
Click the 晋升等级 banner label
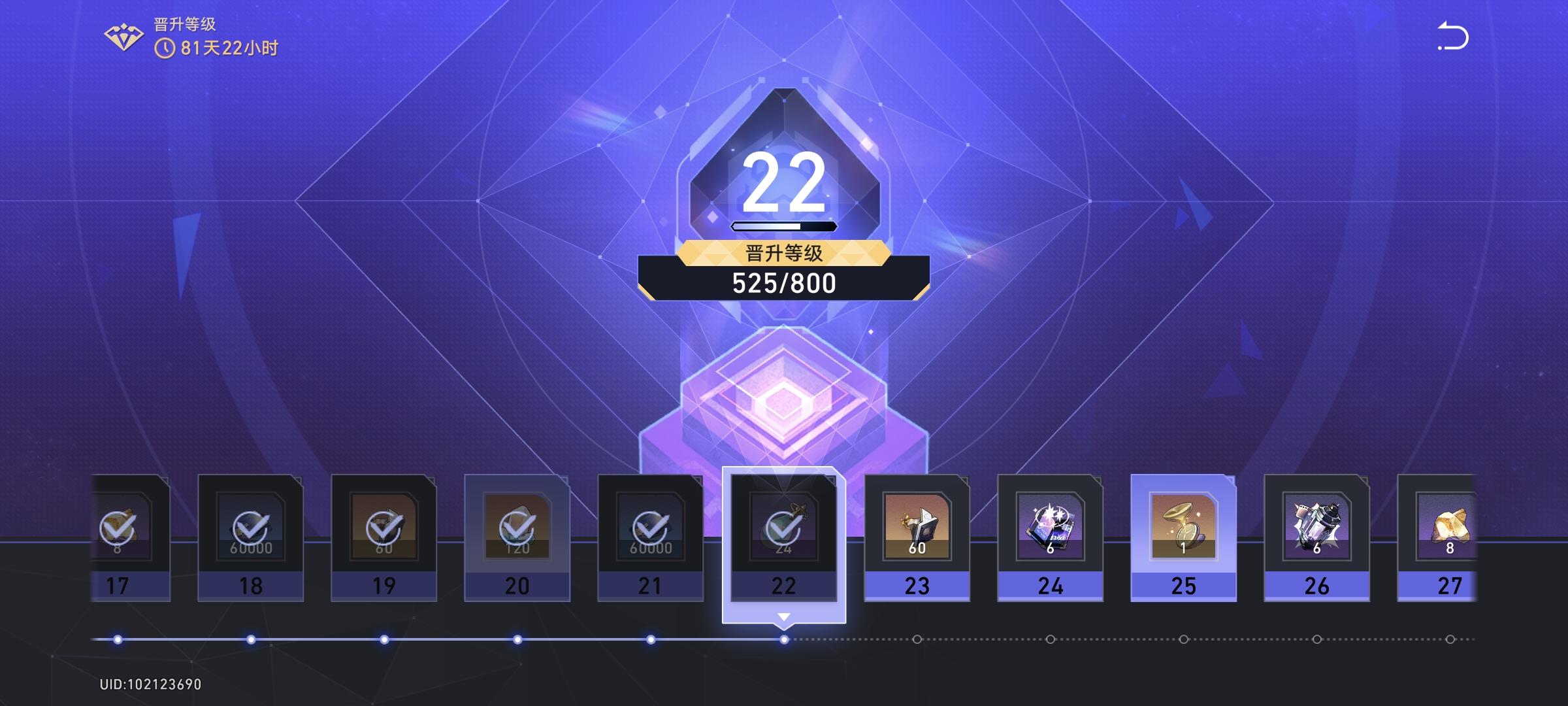[784, 253]
